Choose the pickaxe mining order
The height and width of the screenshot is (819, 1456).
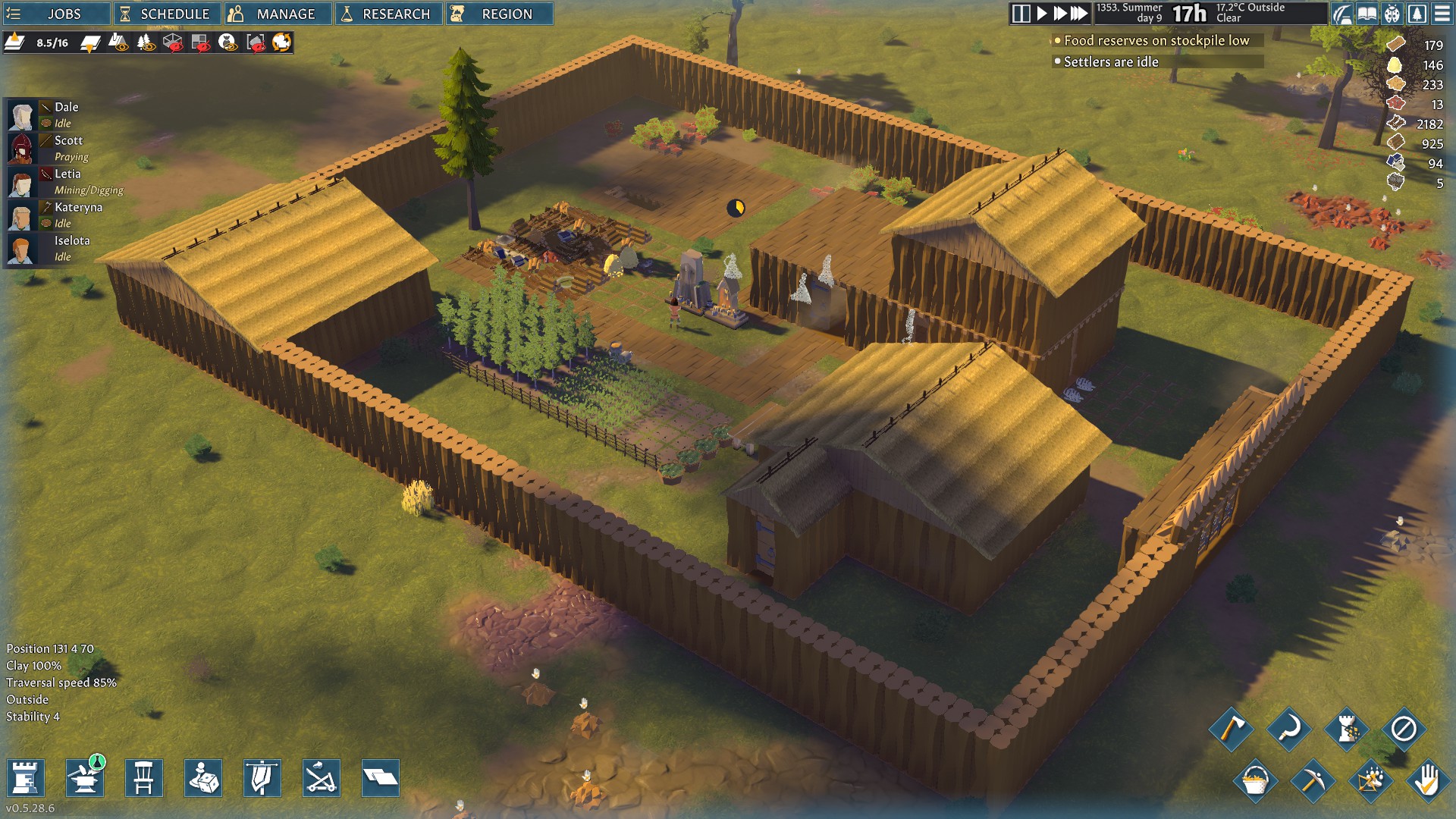click(1312, 780)
